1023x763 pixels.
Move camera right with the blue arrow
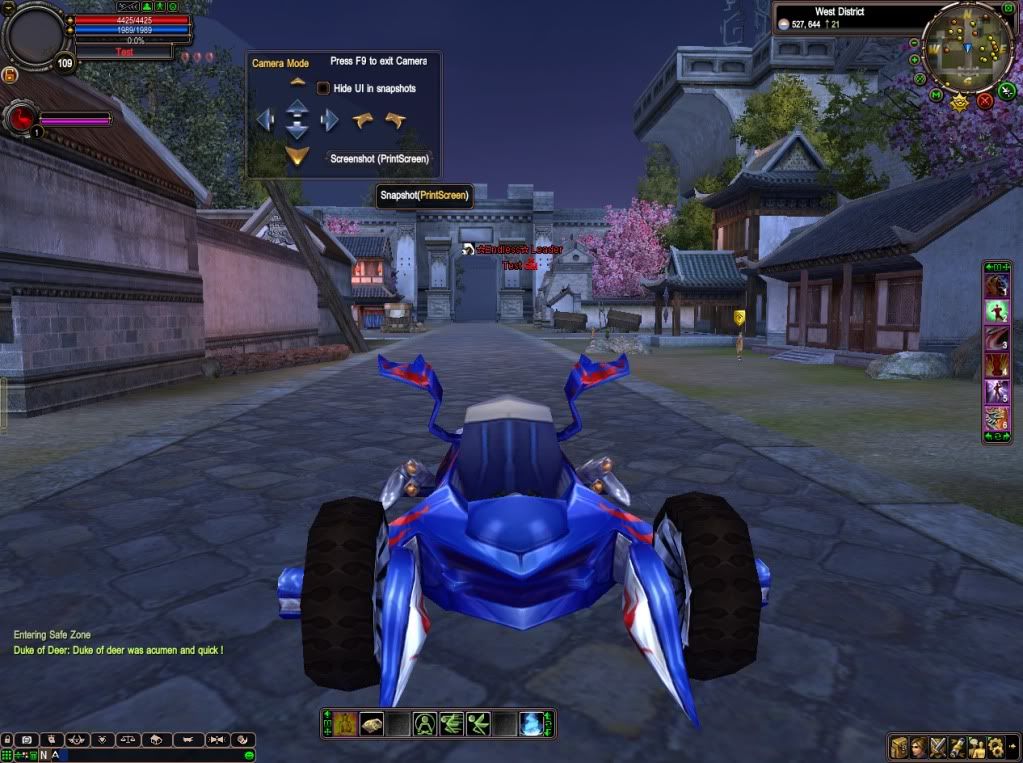[329, 121]
